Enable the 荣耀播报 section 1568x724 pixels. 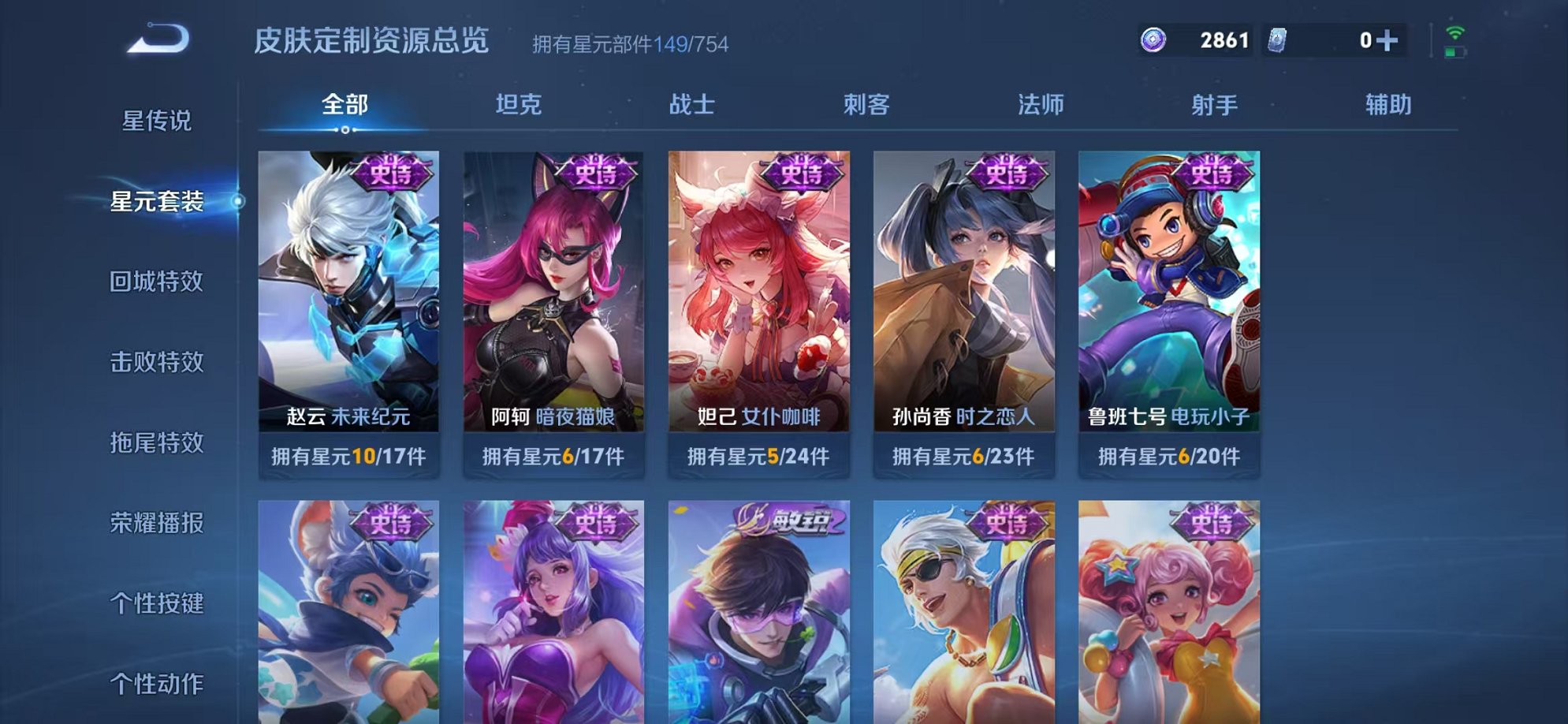[x=158, y=521]
